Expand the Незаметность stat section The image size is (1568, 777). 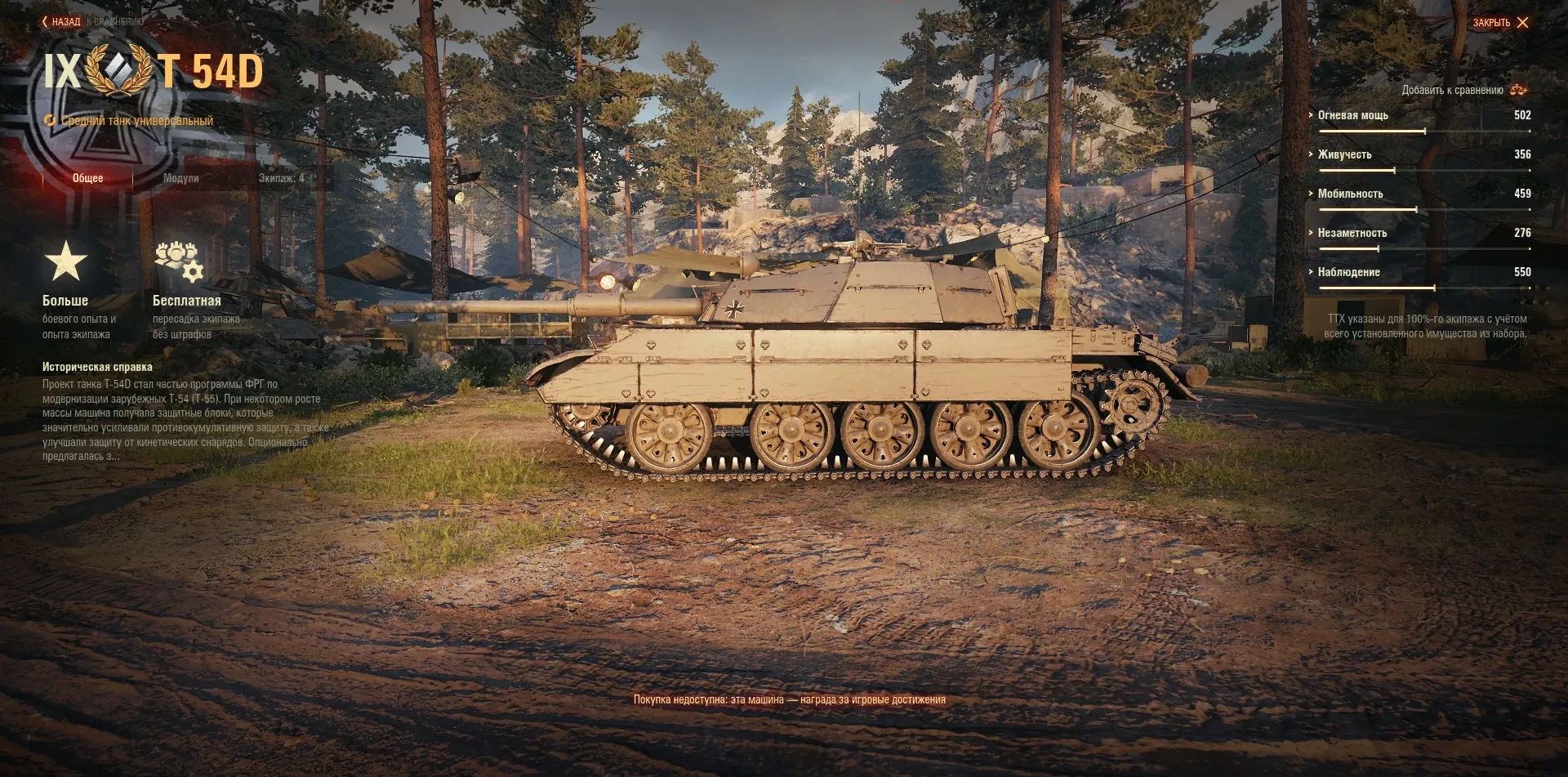point(1352,233)
